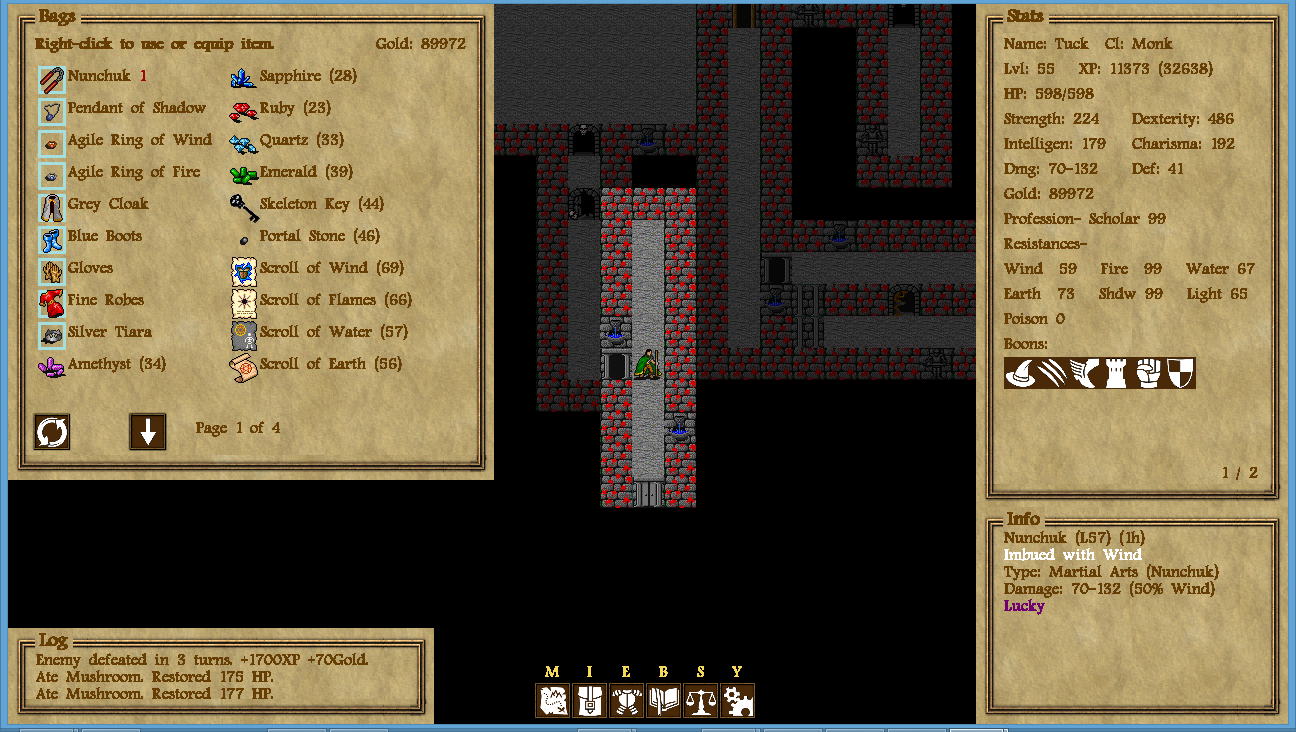Click the wizard hat boon icon
1296x732 pixels.
1020,373
